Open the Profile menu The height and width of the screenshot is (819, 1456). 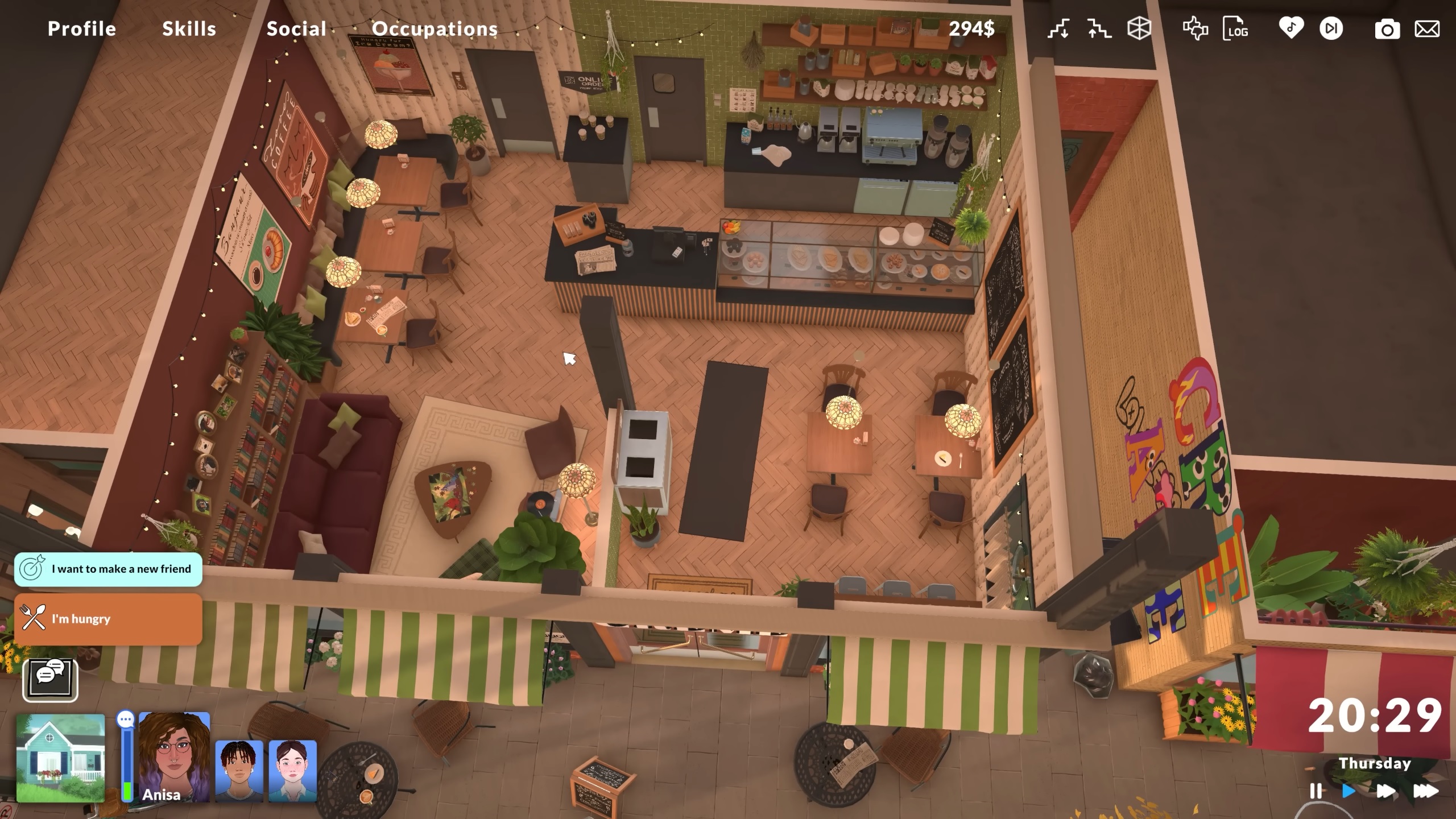(x=82, y=29)
